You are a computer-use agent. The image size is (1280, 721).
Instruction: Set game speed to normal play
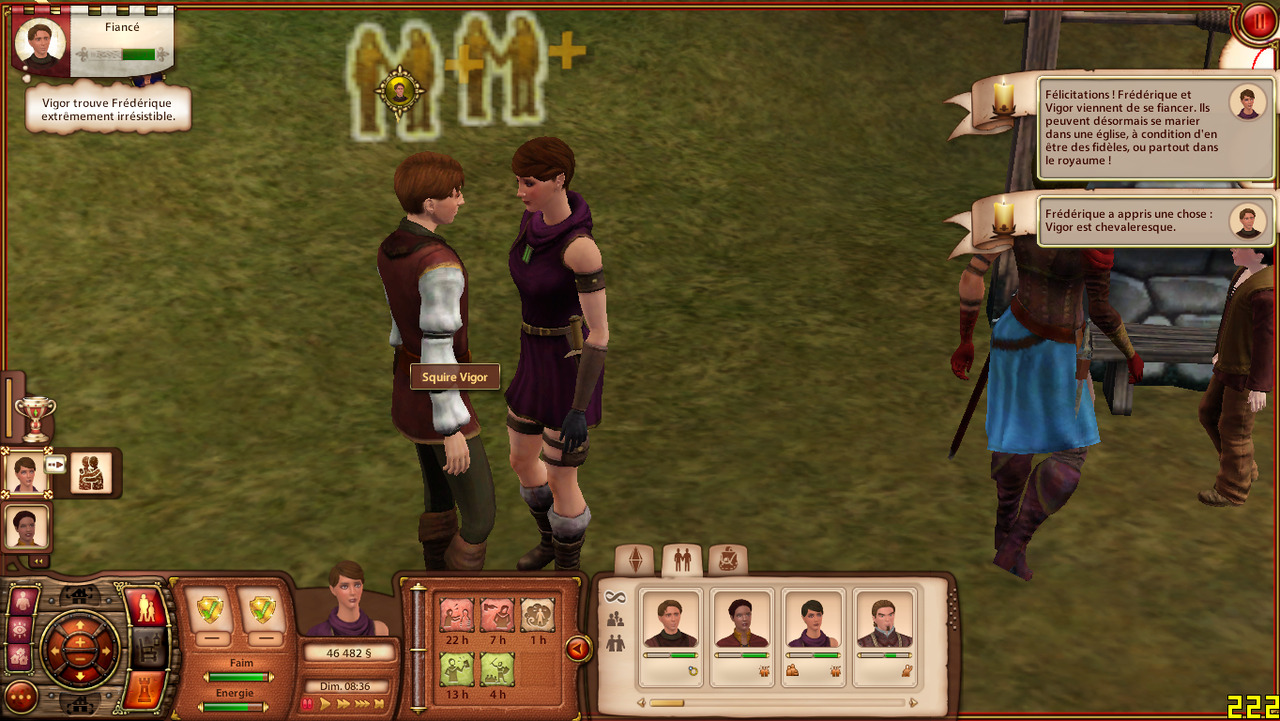point(325,704)
